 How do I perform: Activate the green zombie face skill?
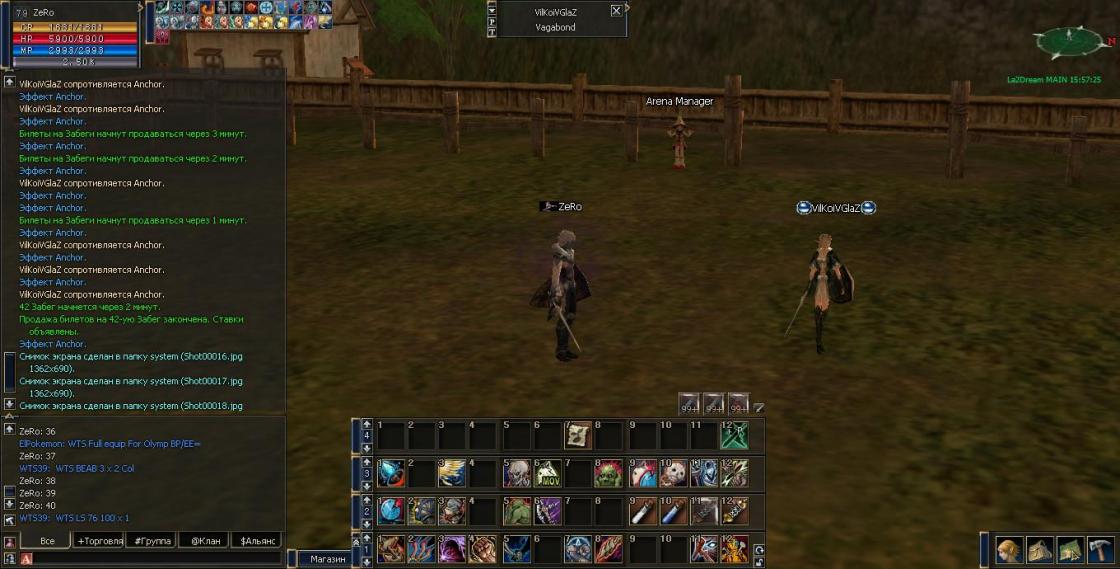click(x=609, y=473)
